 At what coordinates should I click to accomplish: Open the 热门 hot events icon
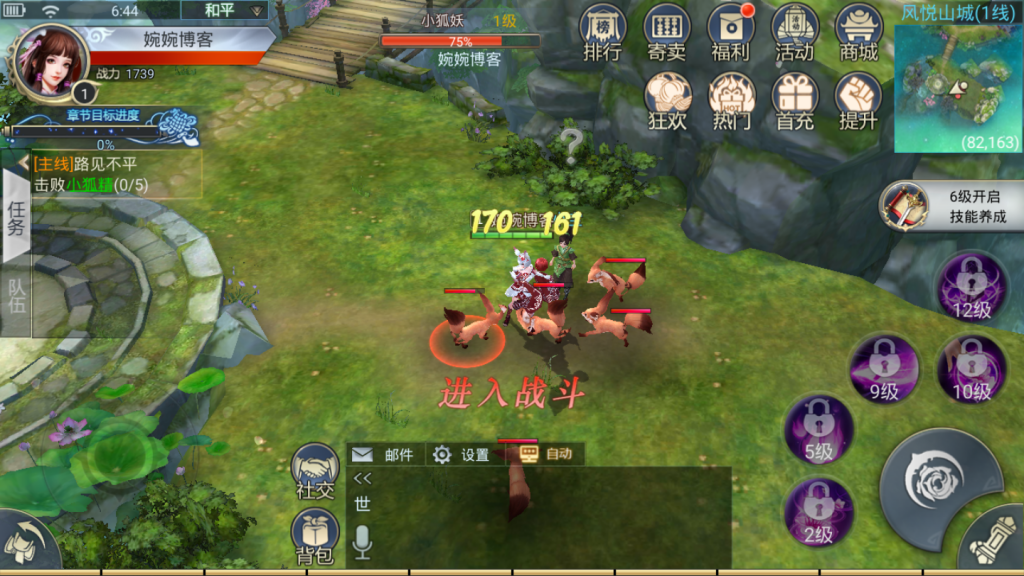(731, 102)
